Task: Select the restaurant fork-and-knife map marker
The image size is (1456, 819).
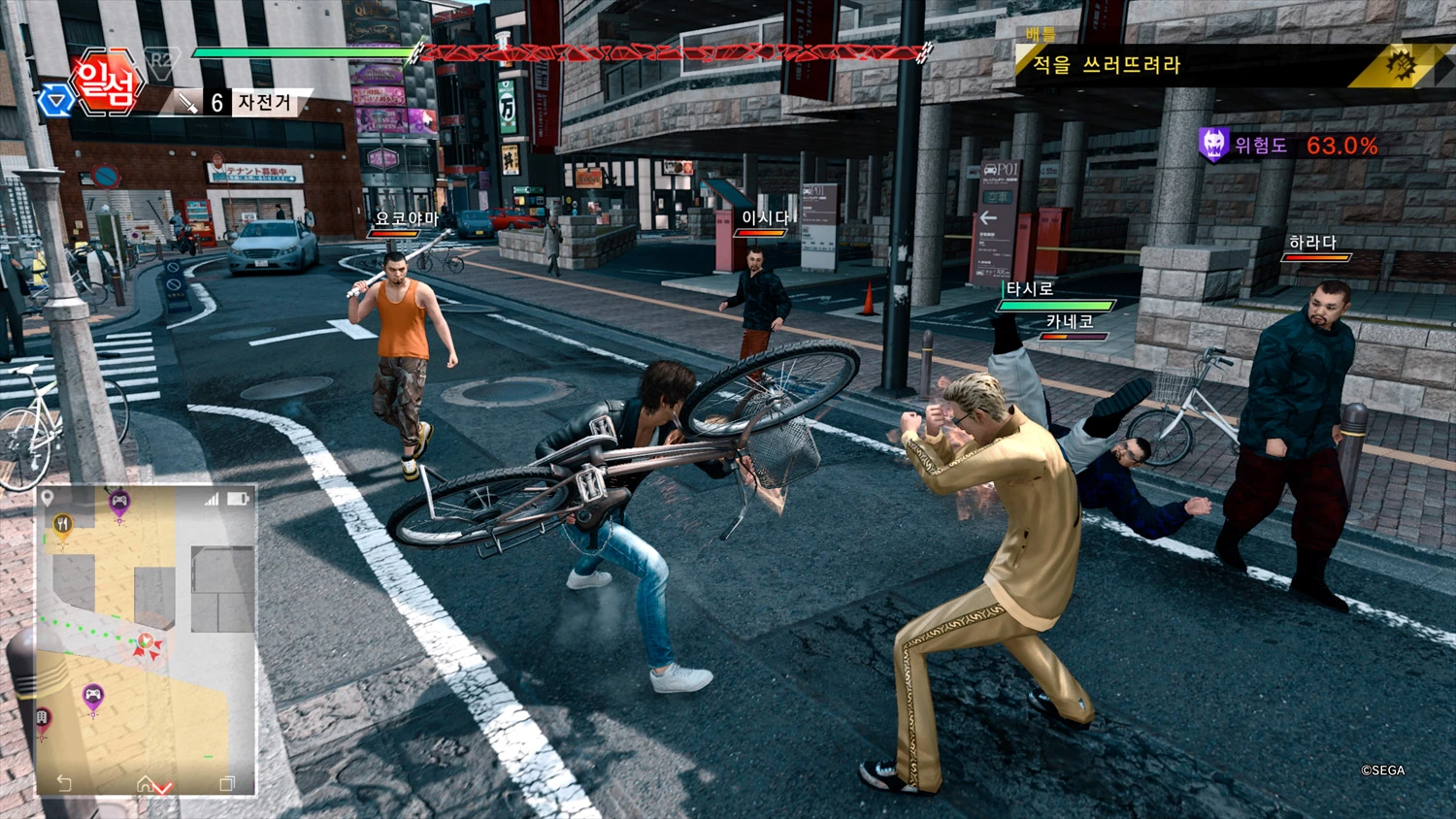Action: (62, 525)
